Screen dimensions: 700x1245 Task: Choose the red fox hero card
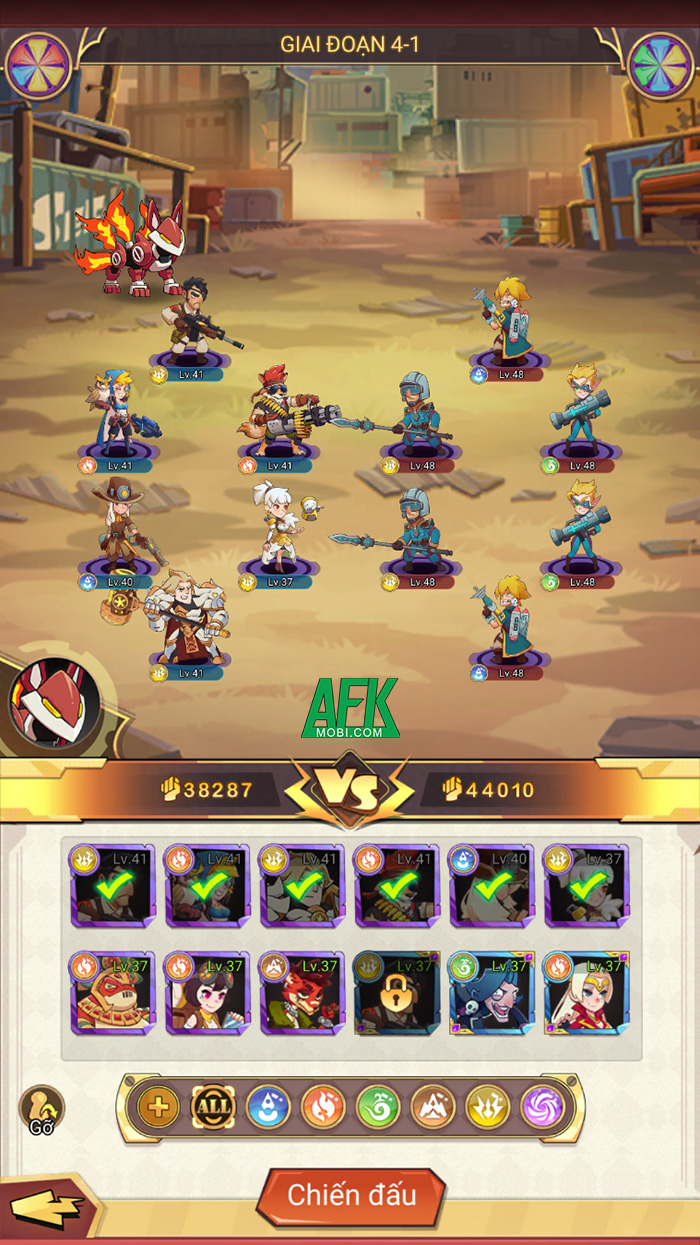pos(302,993)
